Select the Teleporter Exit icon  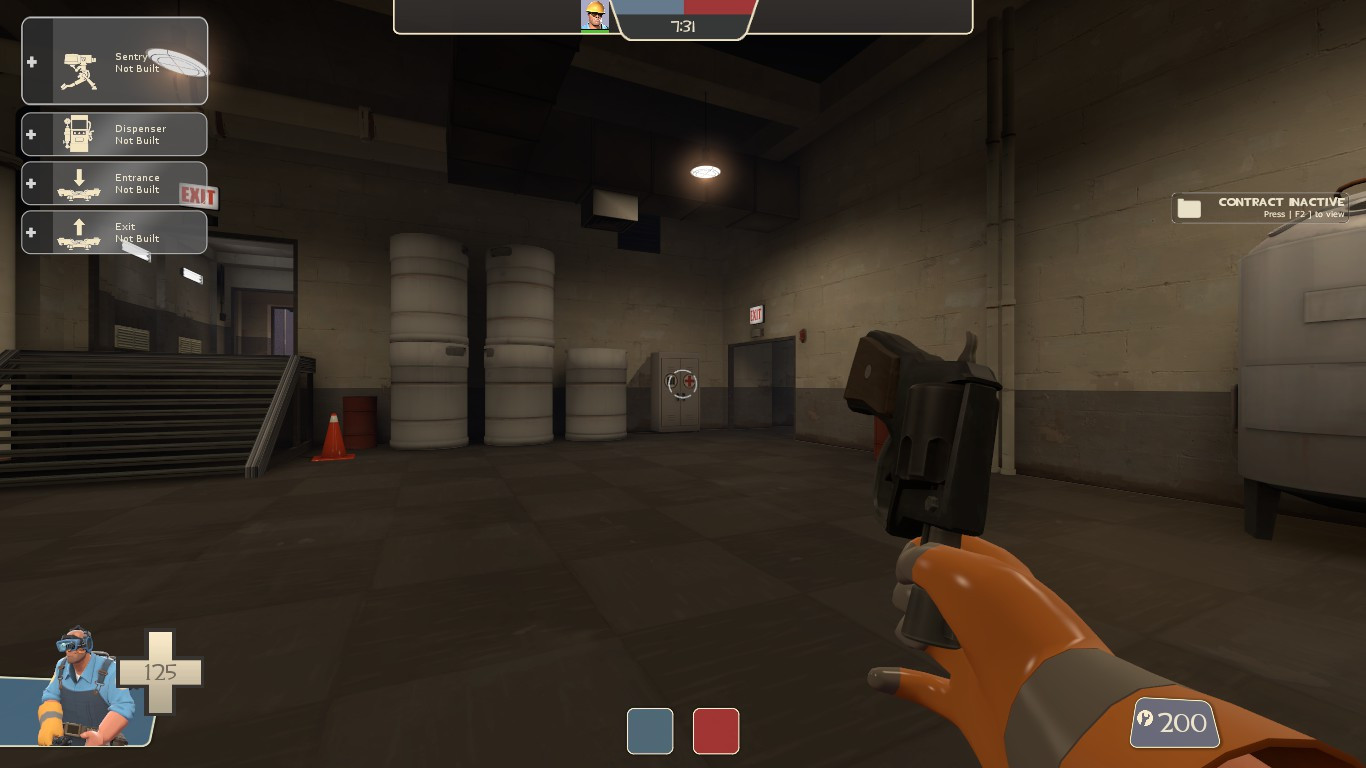[x=80, y=232]
